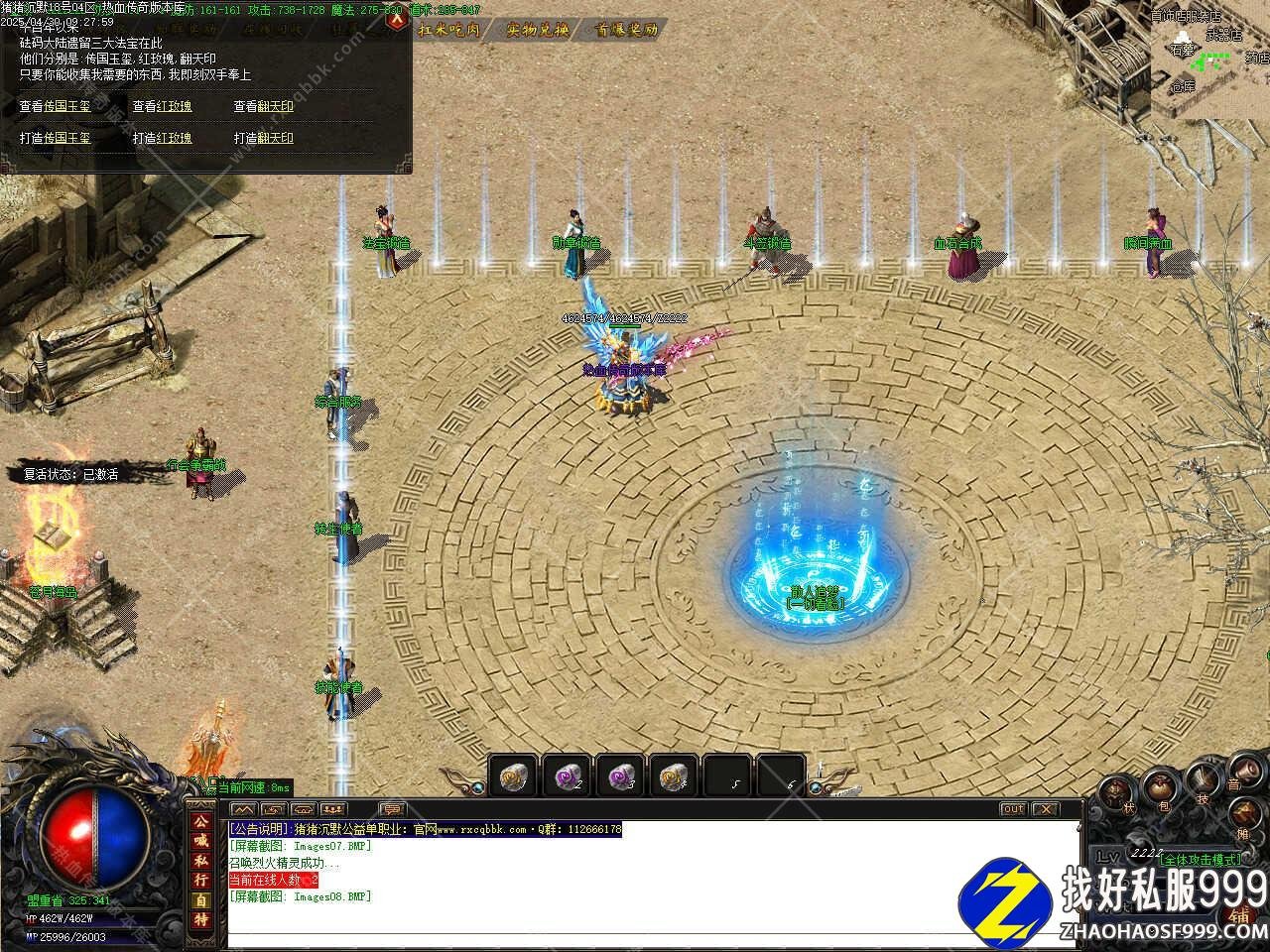The image size is (1270, 952).
Task: Select 打造红玫瑰 forging option
Action: (163, 138)
